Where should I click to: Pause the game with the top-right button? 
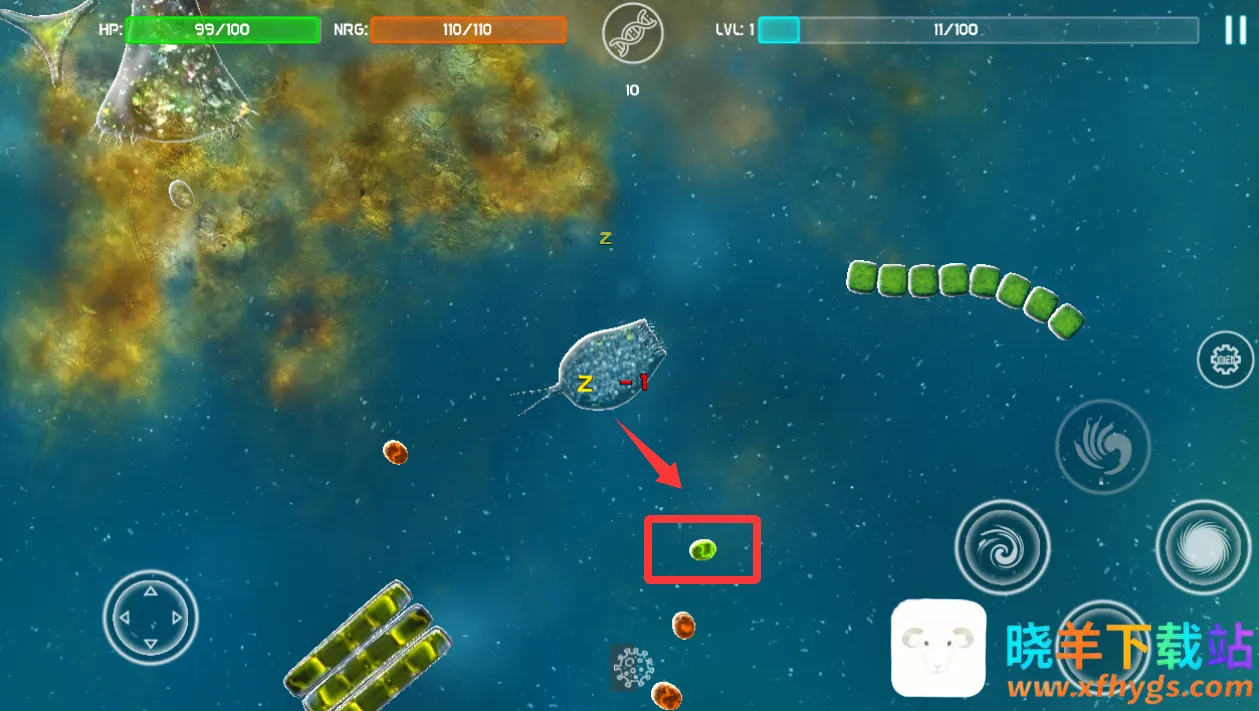pos(1235,30)
